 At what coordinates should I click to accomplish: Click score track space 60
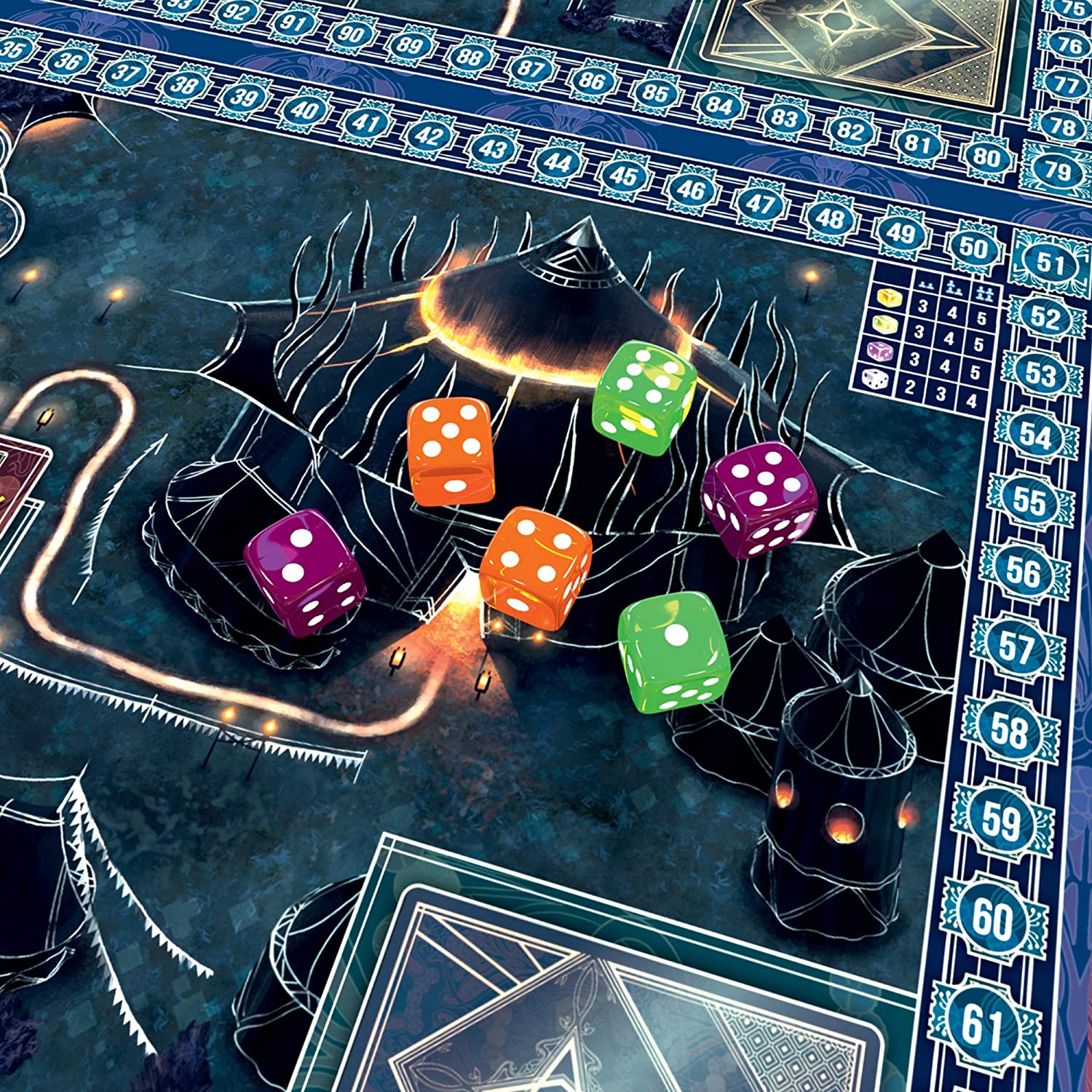pos(992,919)
